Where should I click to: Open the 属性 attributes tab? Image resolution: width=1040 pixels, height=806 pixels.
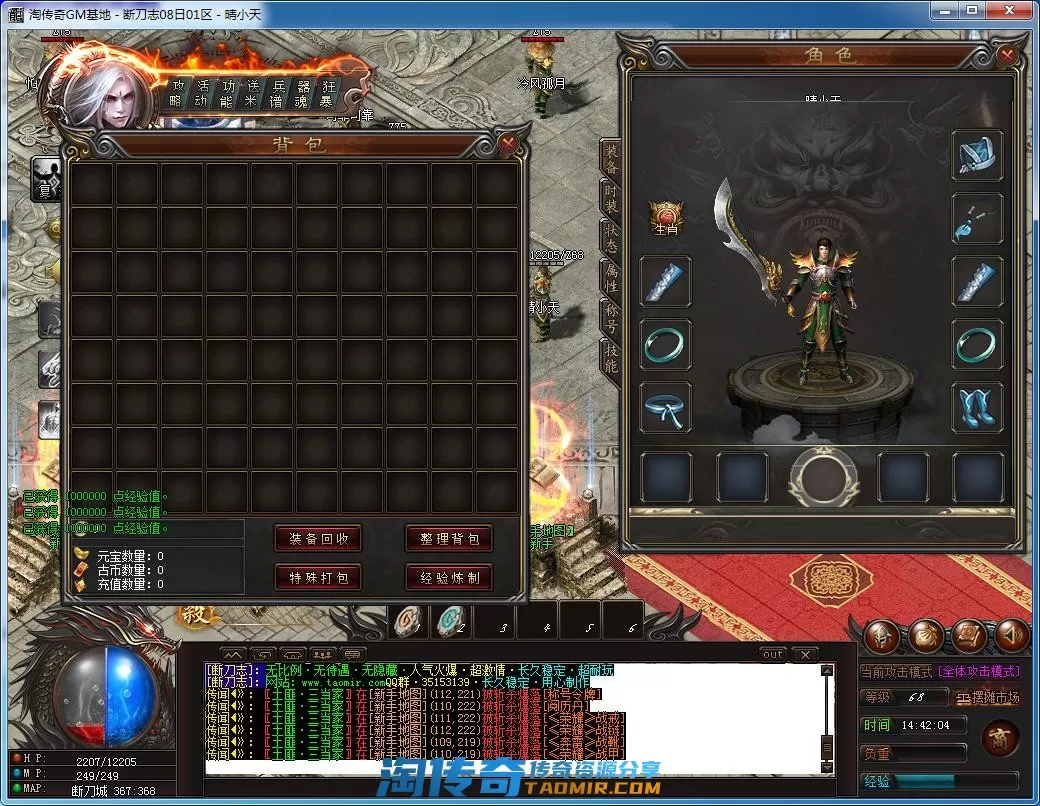610,277
